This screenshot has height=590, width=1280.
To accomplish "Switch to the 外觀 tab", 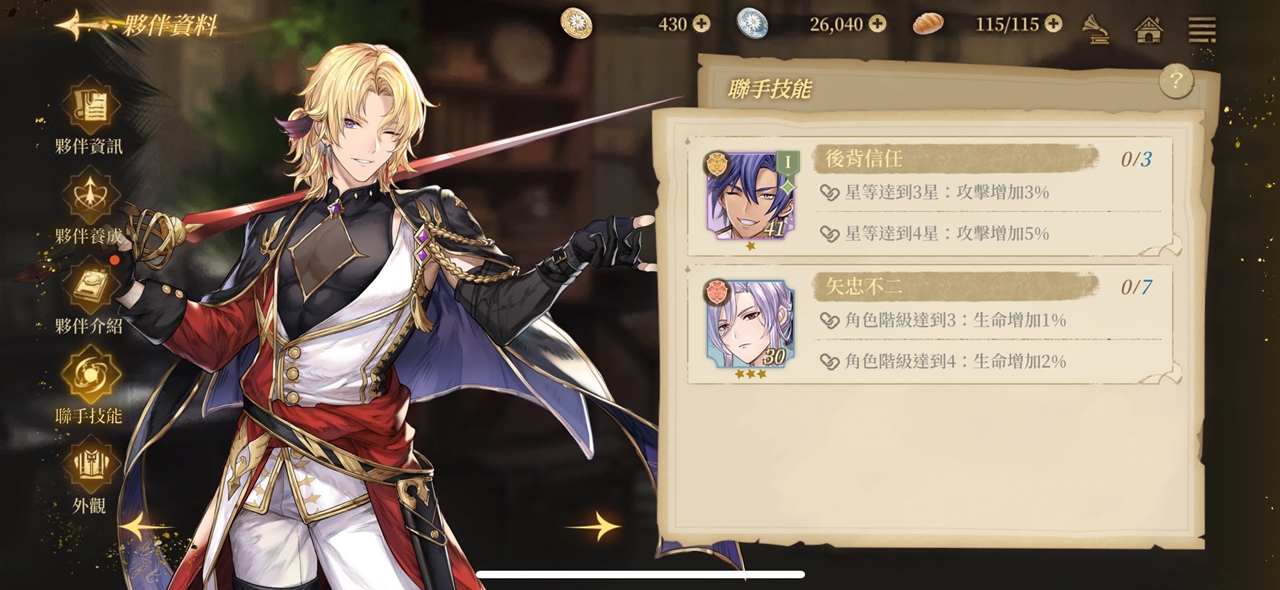I will [x=90, y=475].
